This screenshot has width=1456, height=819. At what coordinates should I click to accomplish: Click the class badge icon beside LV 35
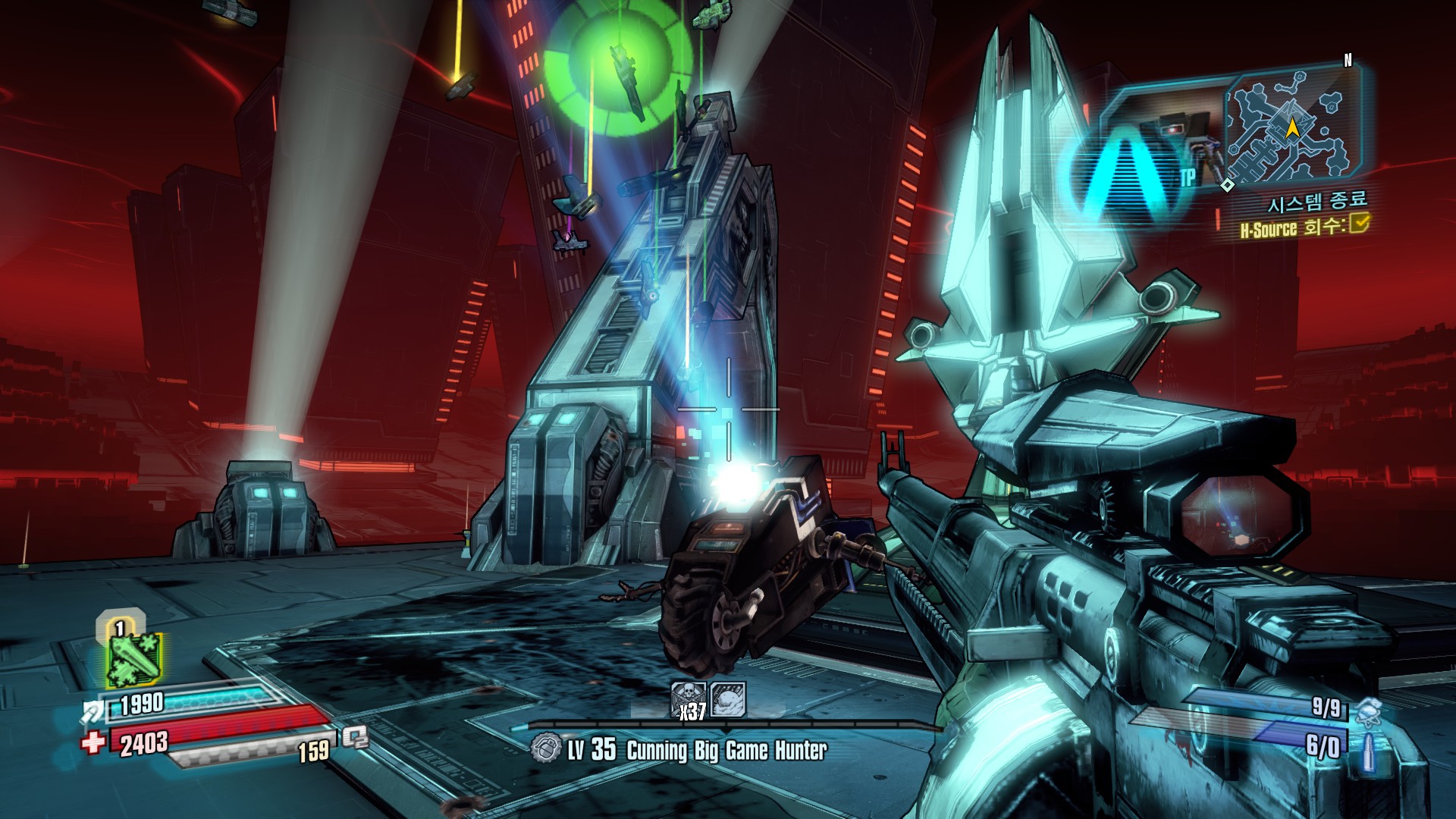pos(546,748)
